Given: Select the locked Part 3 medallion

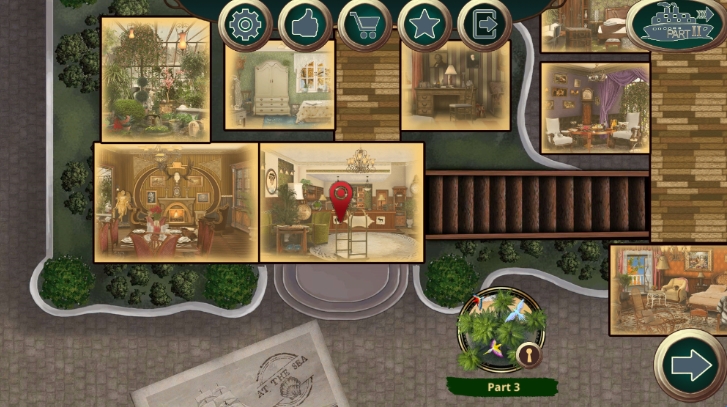Looking at the screenshot, I should point(501,331).
